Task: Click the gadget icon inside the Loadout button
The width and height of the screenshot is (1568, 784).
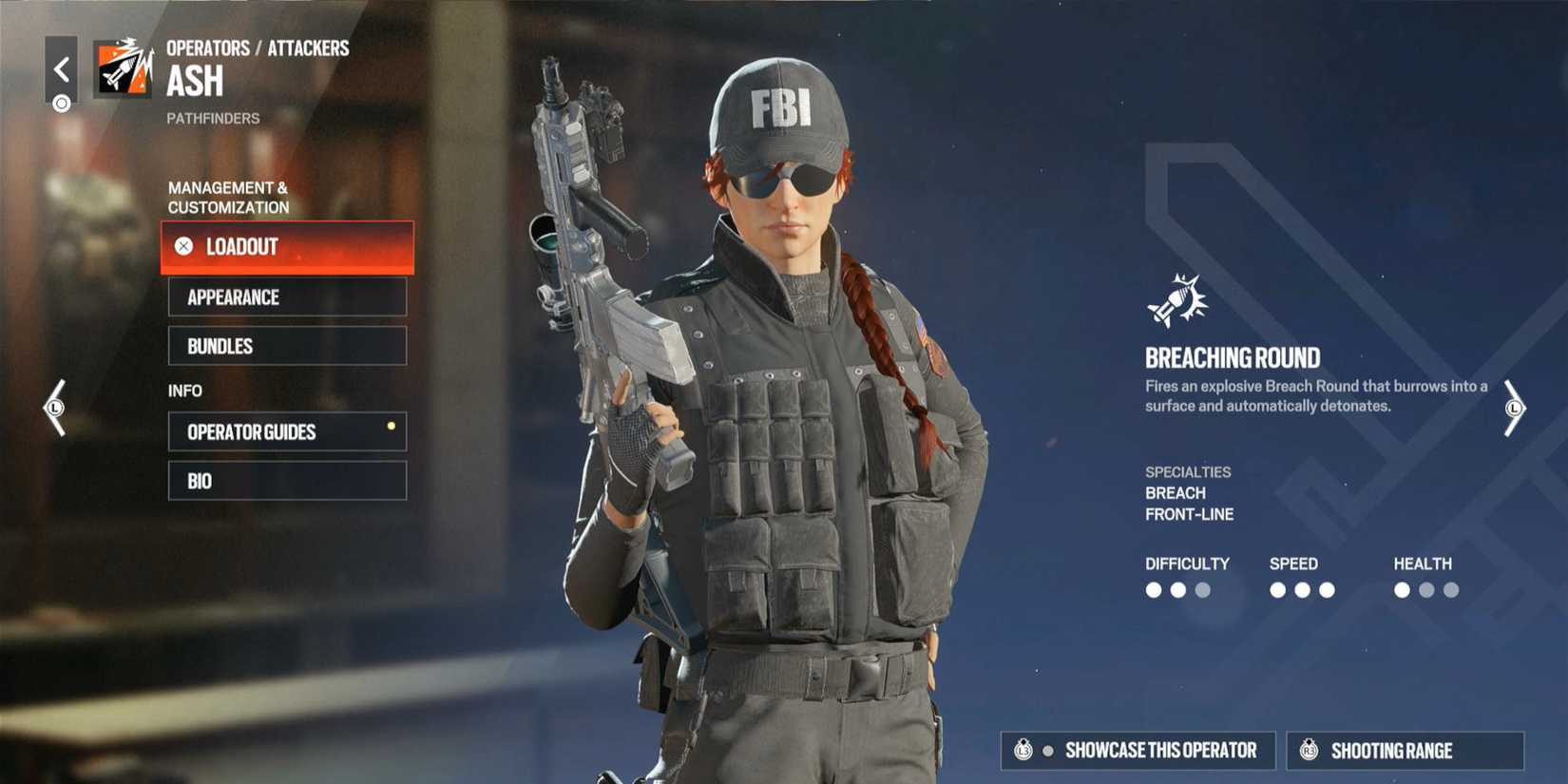Action: click(x=182, y=247)
